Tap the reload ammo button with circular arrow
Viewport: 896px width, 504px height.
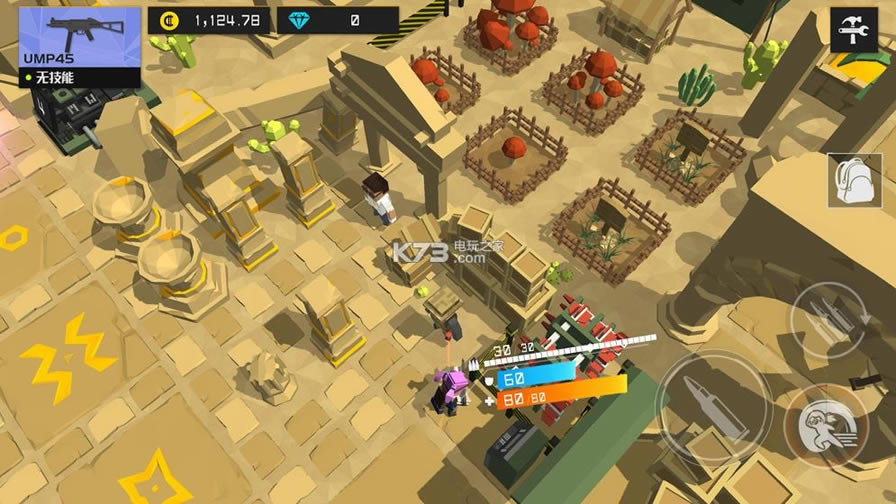click(x=829, y=320)
